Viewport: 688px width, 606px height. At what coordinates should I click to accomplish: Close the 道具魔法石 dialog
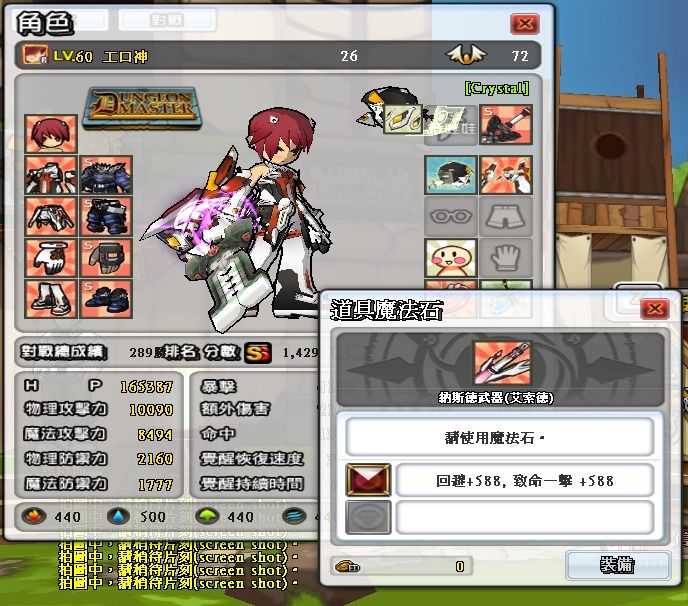click(x=654, y=309)
